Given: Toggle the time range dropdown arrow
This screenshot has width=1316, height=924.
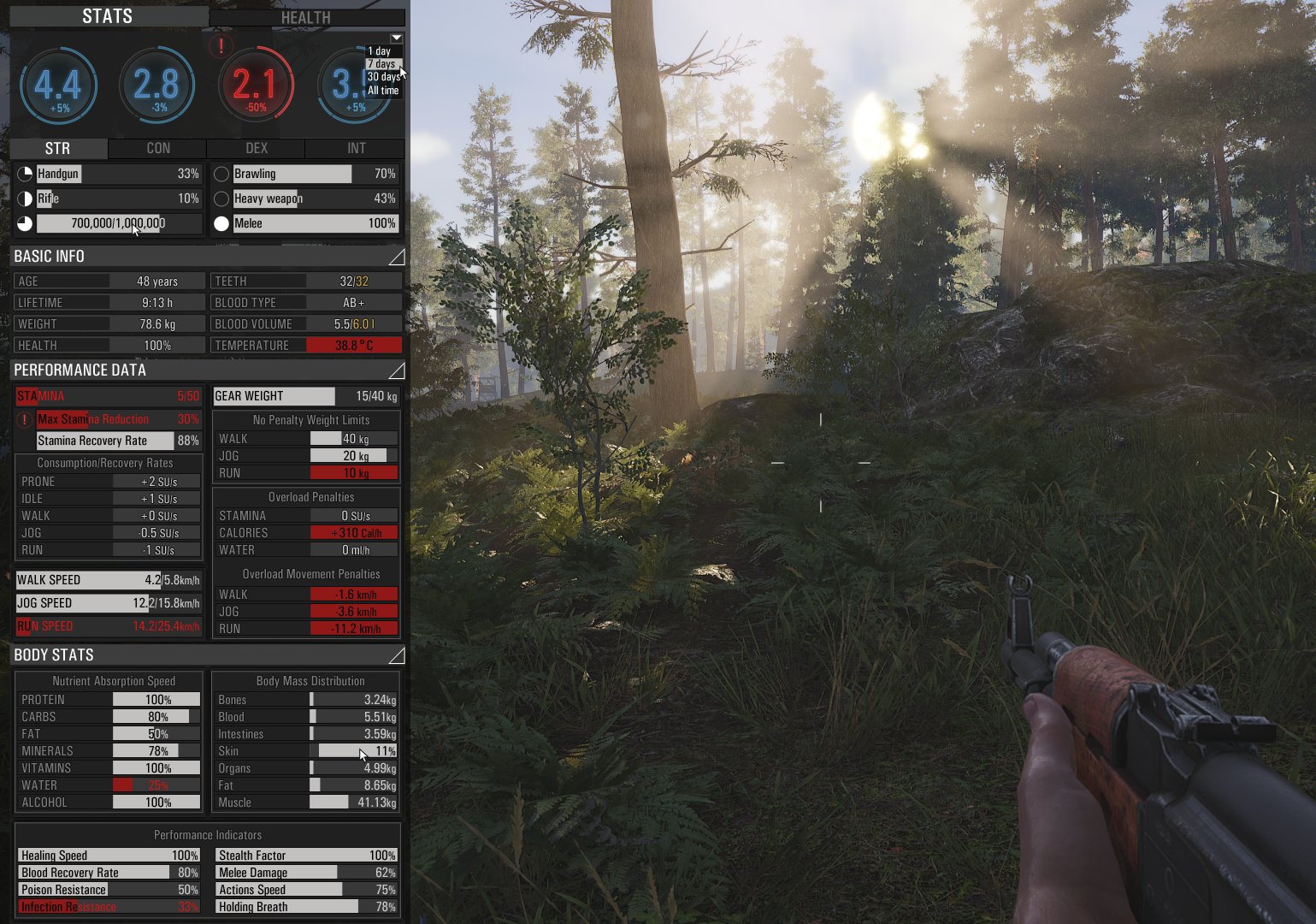Looking at the screenshot, I should point(396,38).
